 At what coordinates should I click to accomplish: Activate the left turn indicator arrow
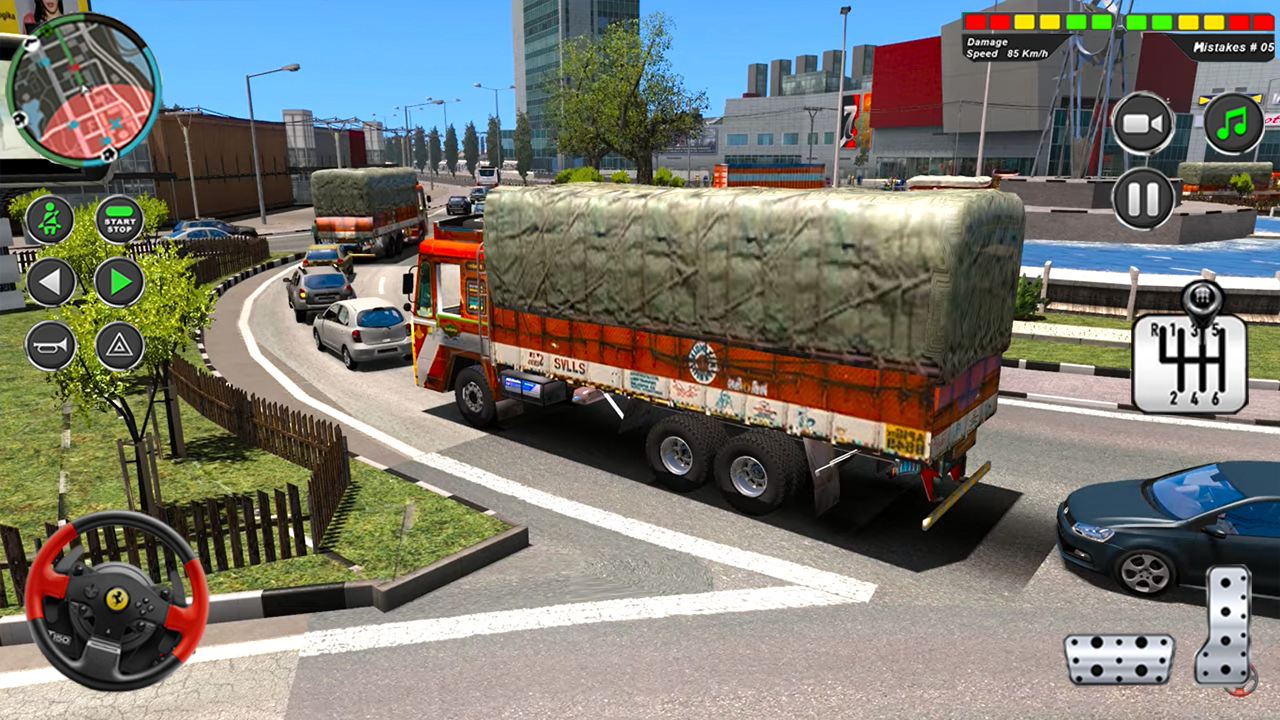pos(49,281)
